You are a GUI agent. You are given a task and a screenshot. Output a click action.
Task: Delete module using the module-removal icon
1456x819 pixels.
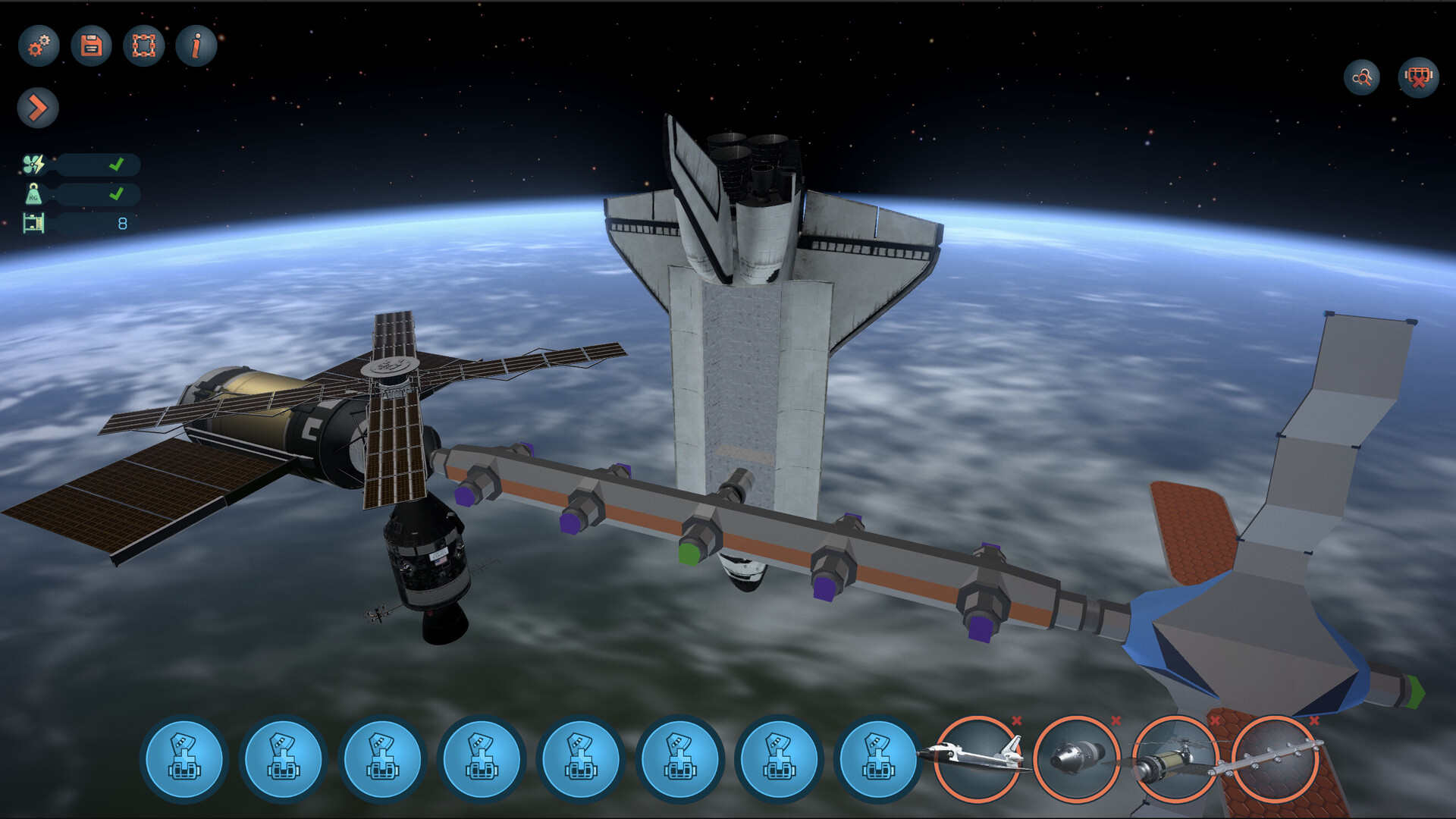coord(1417,78)
